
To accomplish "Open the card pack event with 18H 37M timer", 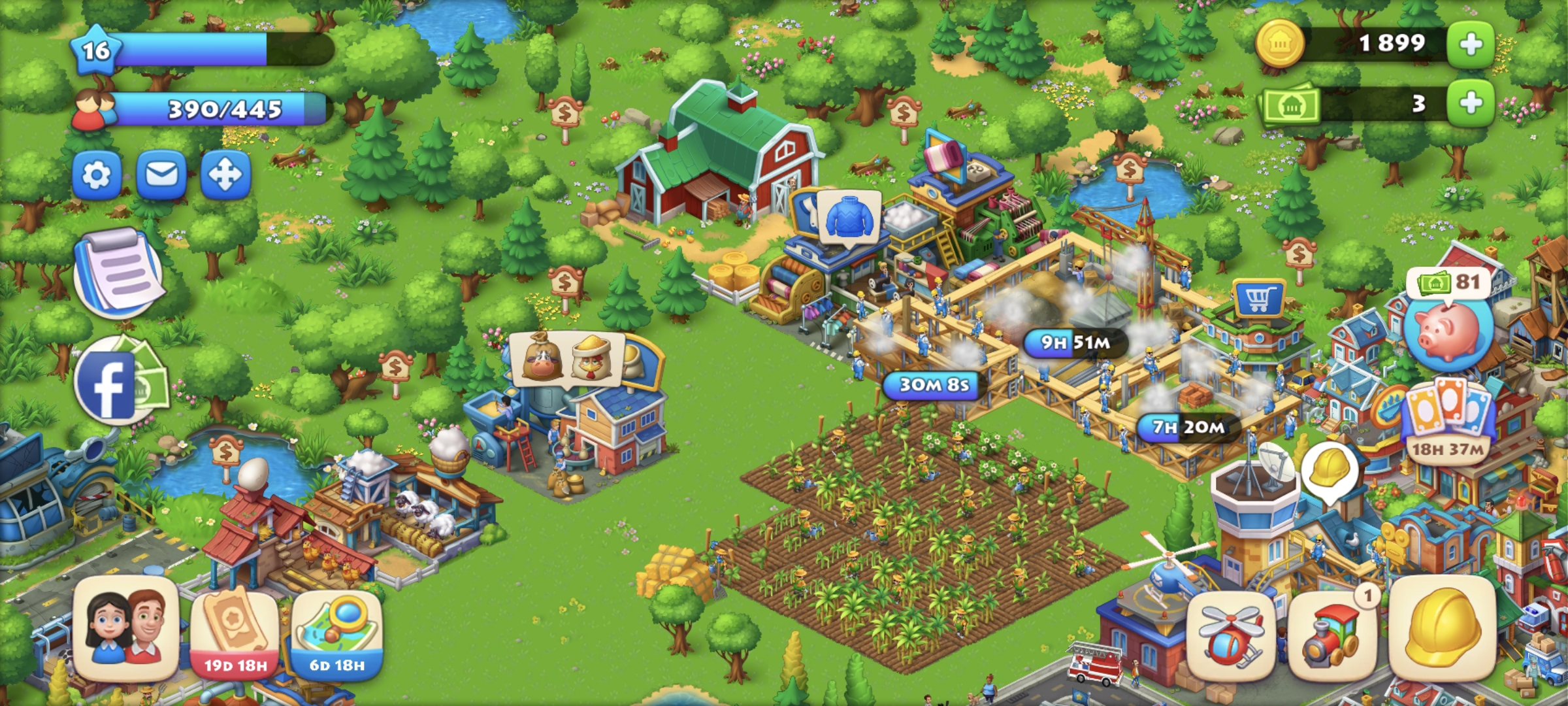I will 1448,418.
